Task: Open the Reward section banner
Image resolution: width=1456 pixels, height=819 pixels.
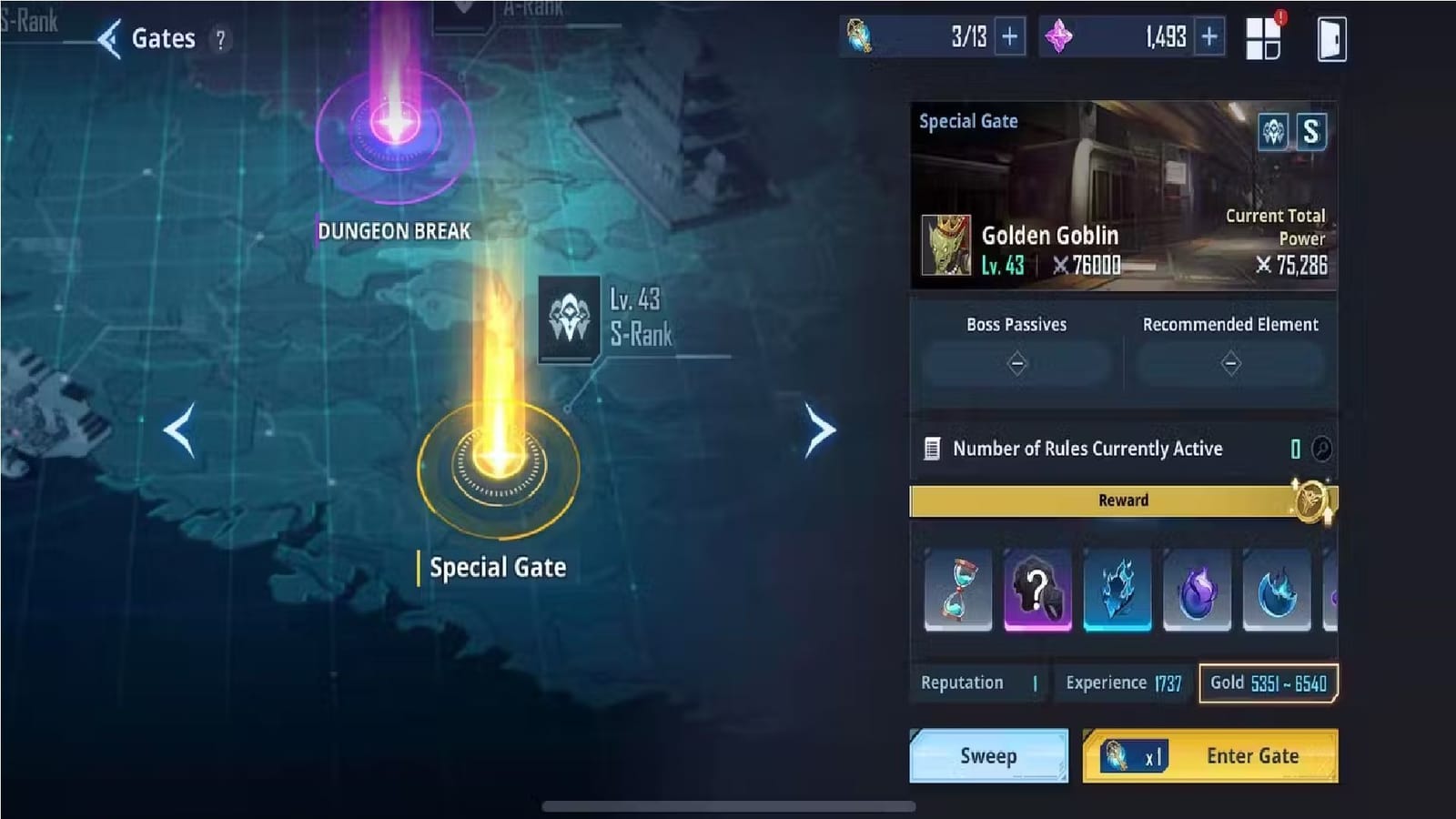Action: click(1124, 500)
